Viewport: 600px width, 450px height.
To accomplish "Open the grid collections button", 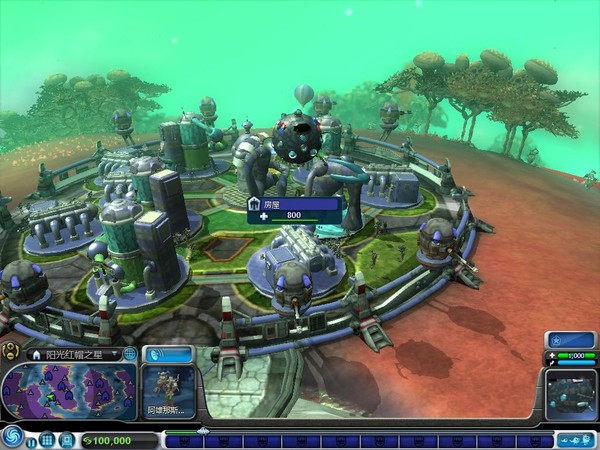I will tap(47, 440).
